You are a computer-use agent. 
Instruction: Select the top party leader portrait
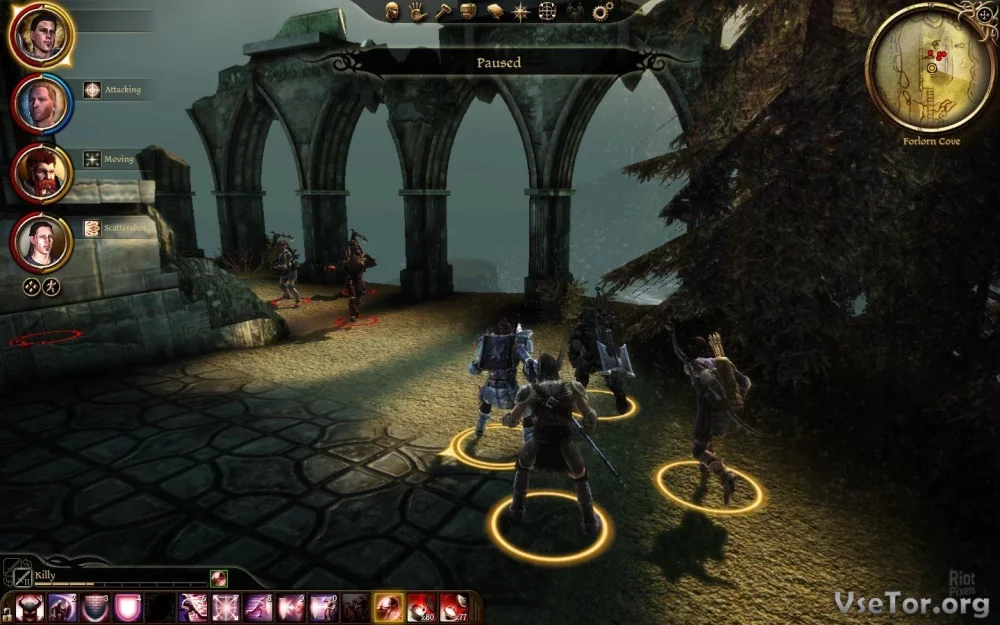[x=41, y=34]
